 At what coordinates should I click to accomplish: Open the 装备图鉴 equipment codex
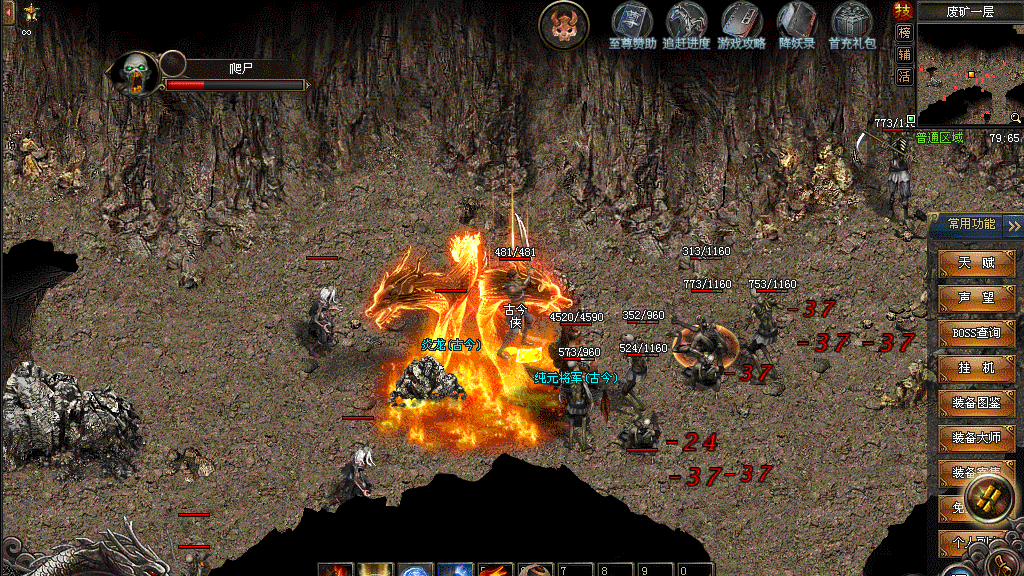tap(976, 403)
